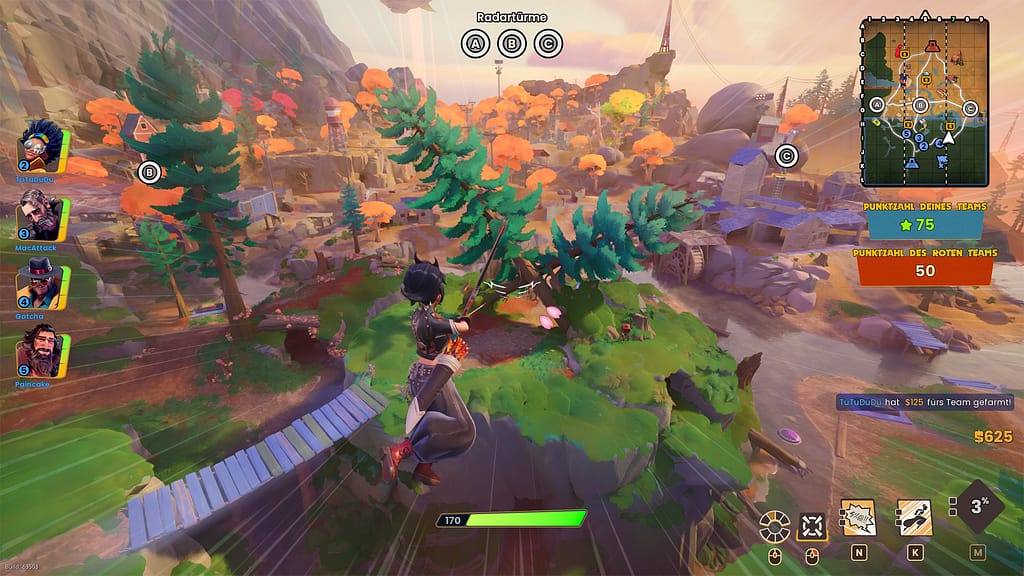
Task: Click the radar tower B world marker
Action: pos(150,172)
